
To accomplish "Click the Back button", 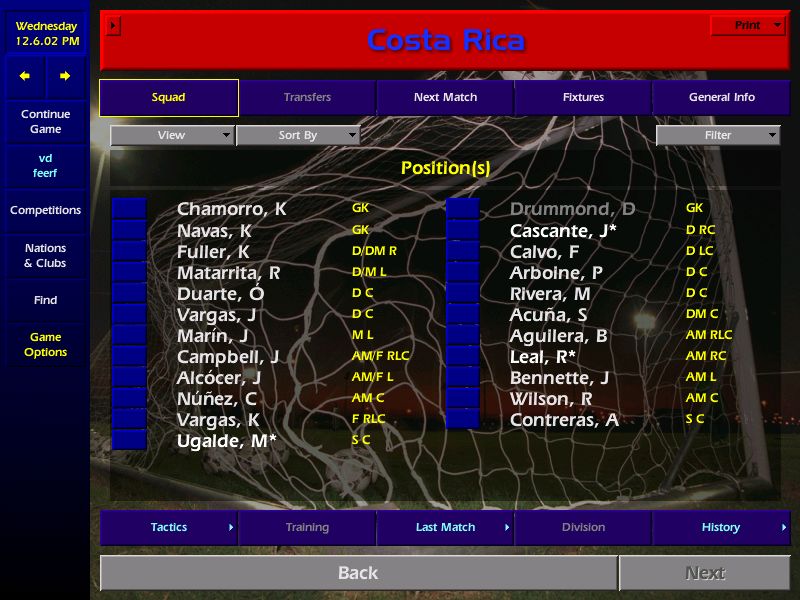I will pyautogui.click(x=358, y=573).
